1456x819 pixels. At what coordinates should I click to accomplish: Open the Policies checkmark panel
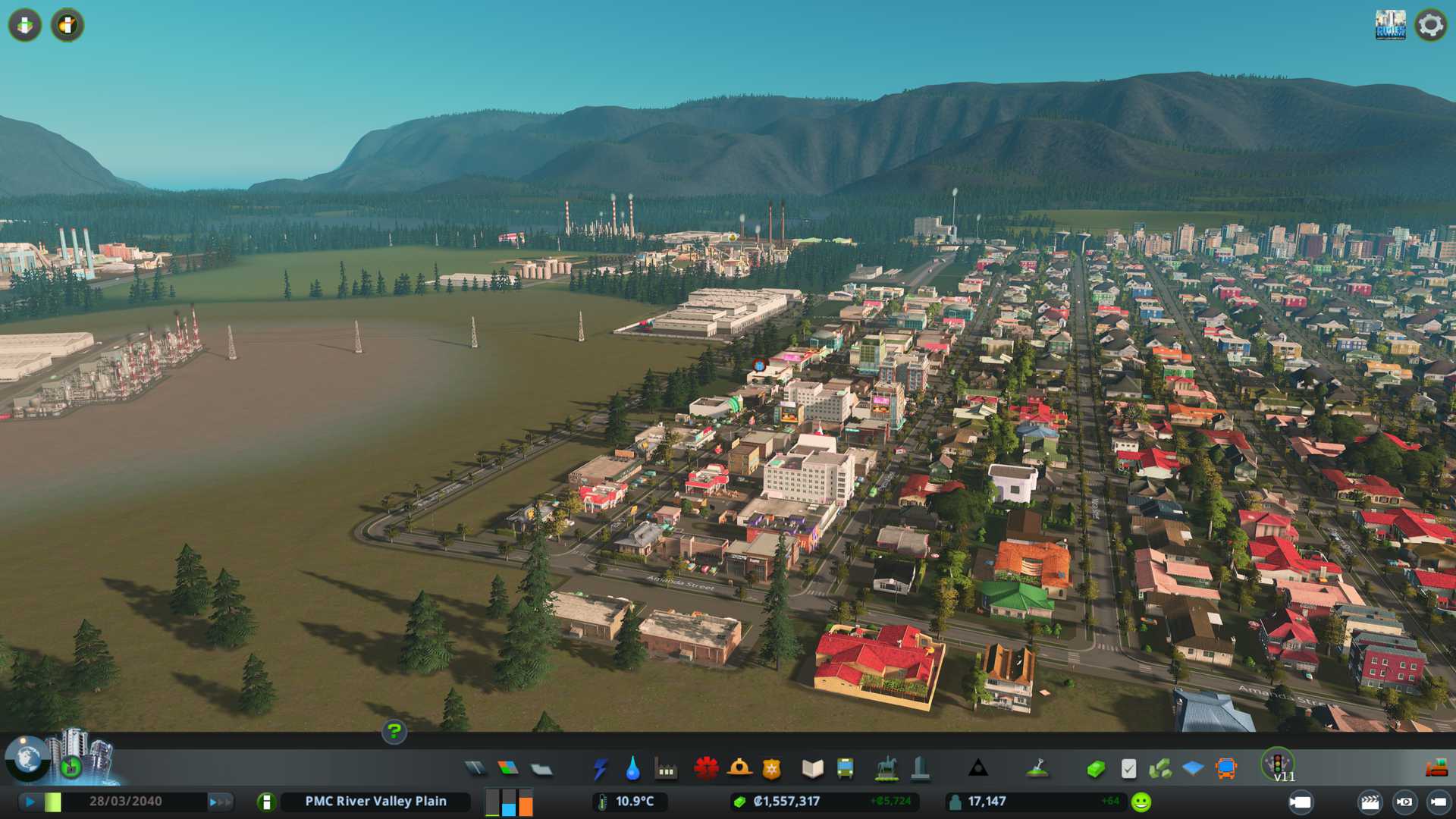[x=1128, y=769]
